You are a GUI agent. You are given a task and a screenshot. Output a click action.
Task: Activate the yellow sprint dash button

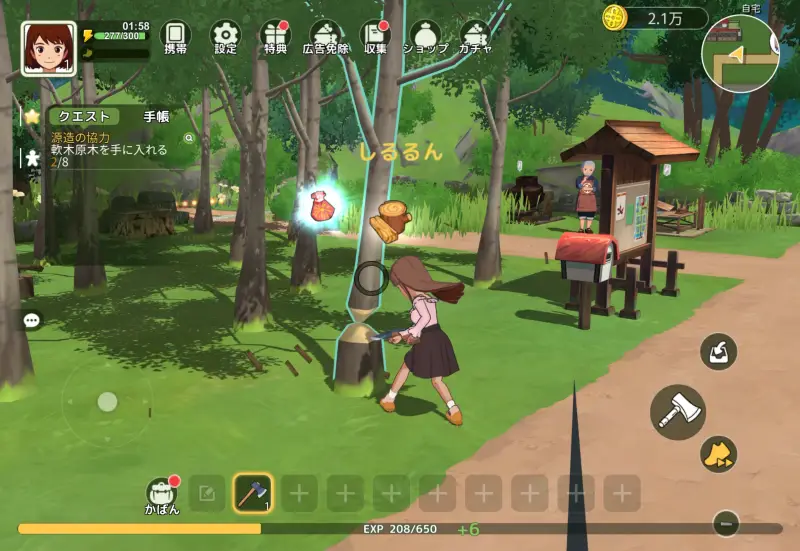click(718, 454)
